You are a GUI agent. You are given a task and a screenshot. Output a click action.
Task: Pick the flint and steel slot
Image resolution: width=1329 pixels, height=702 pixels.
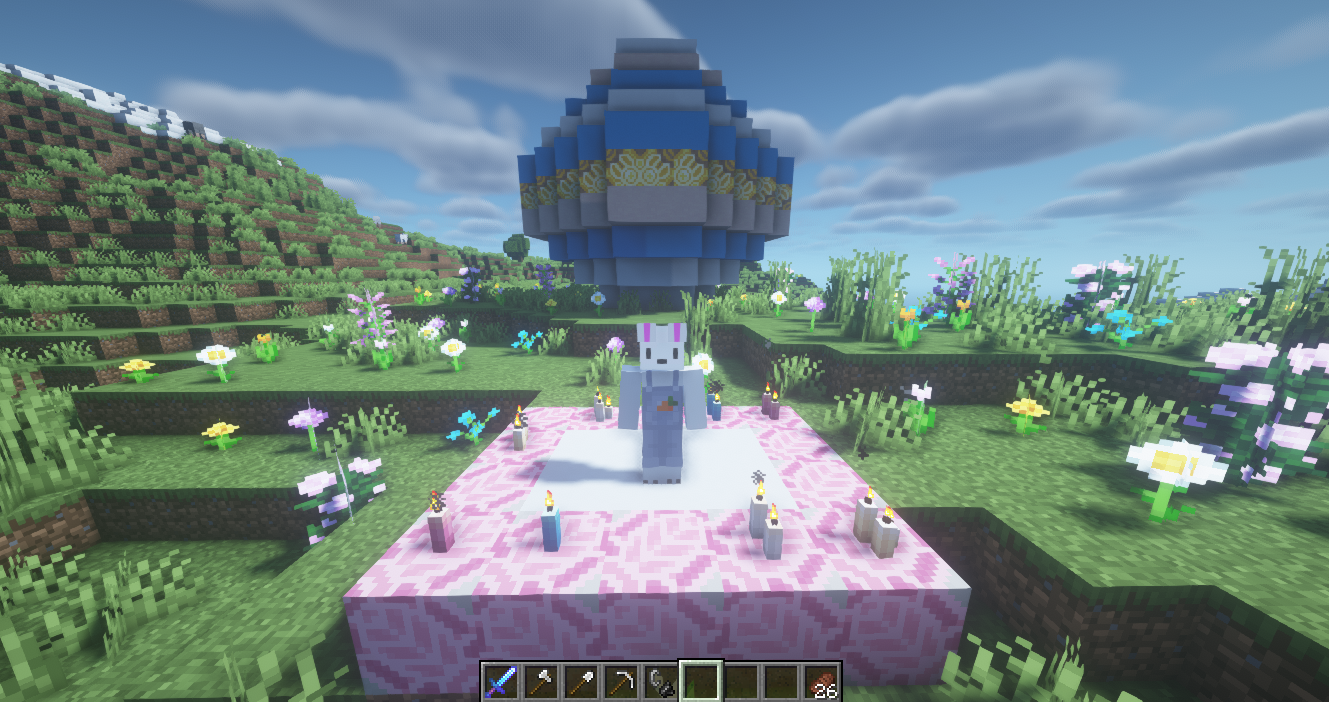pos(660,682)
